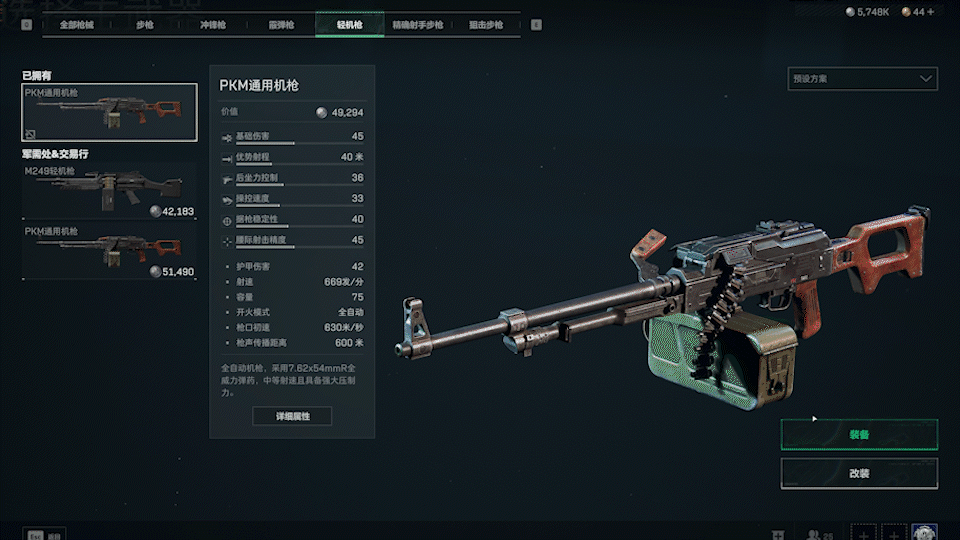Switch to the 精确射手步枪 tab

(x=417, y=24)
